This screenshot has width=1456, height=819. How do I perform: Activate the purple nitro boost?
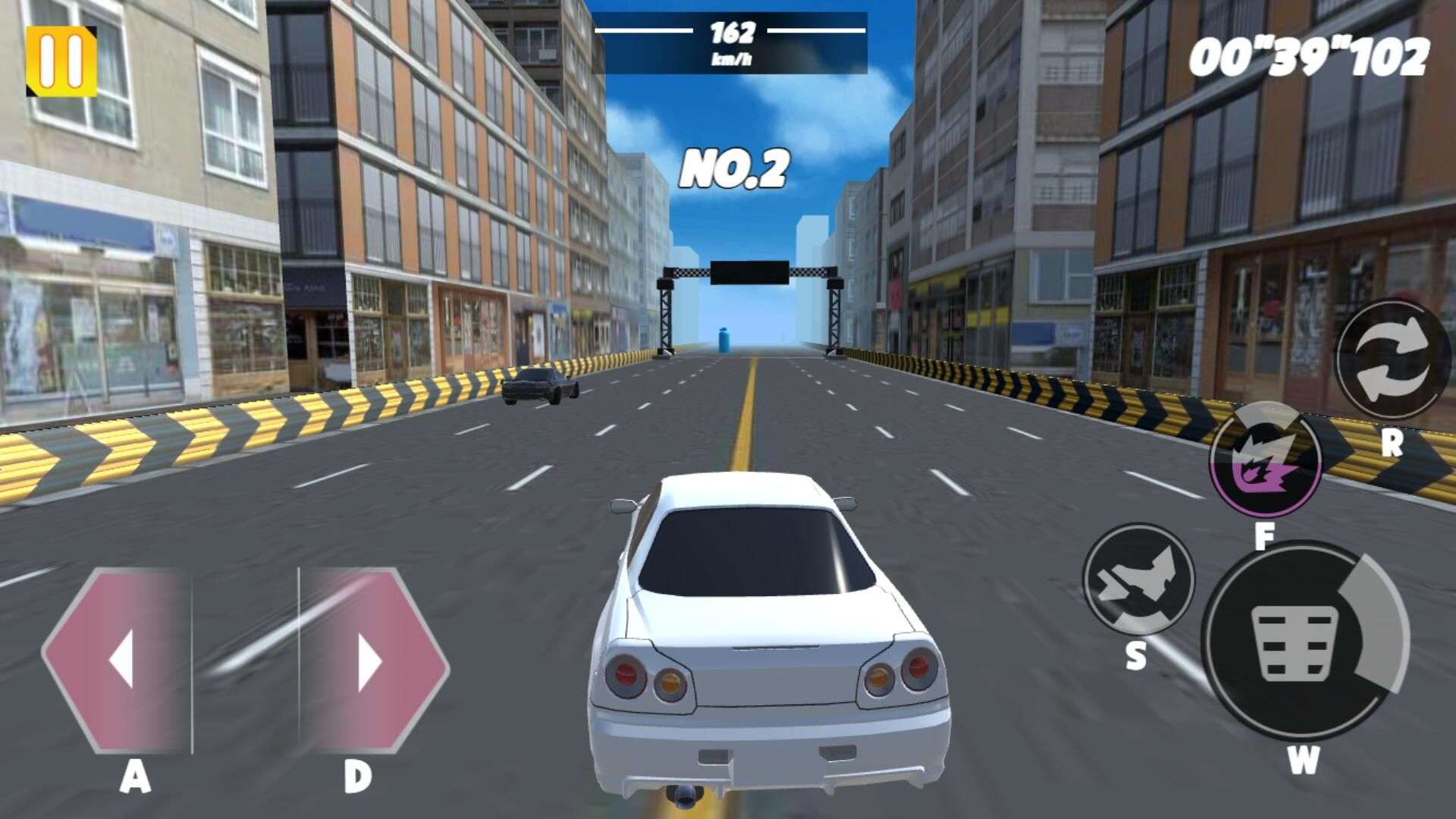pyautogui.click(x=1265, y=460)
